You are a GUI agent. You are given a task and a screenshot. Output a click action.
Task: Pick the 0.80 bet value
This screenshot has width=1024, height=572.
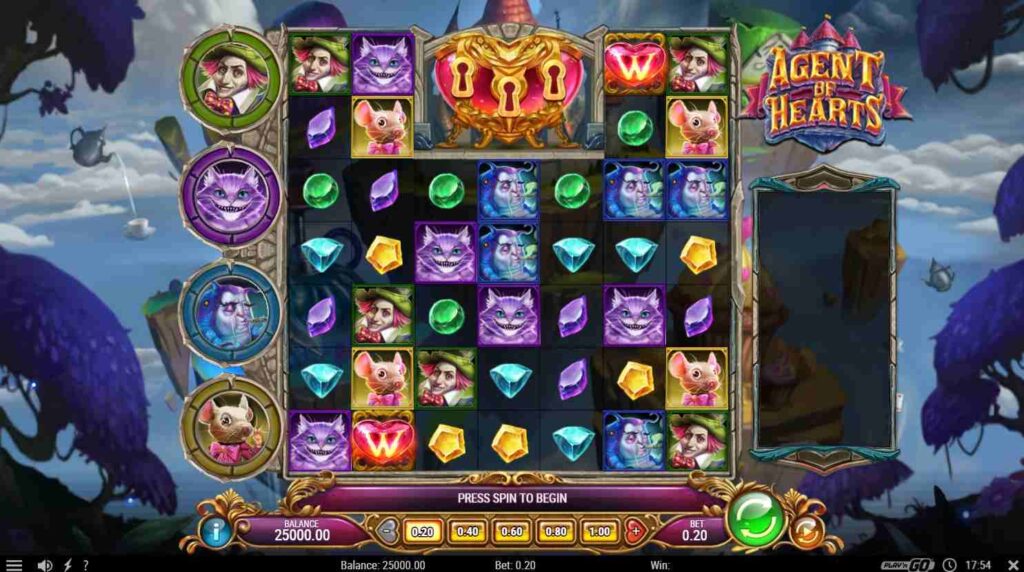point(555,530)
